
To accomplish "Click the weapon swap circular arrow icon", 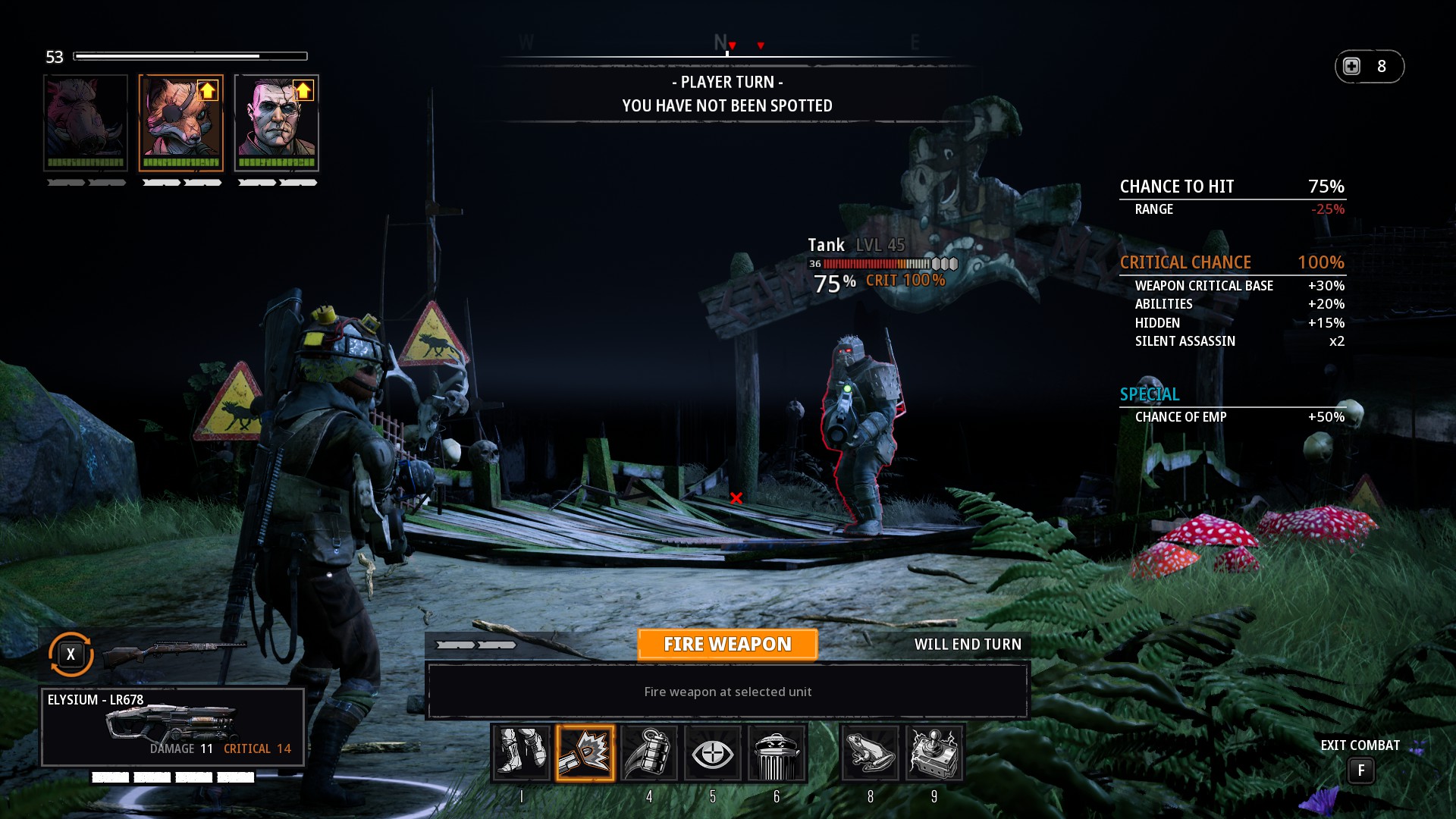I will 71,654.
